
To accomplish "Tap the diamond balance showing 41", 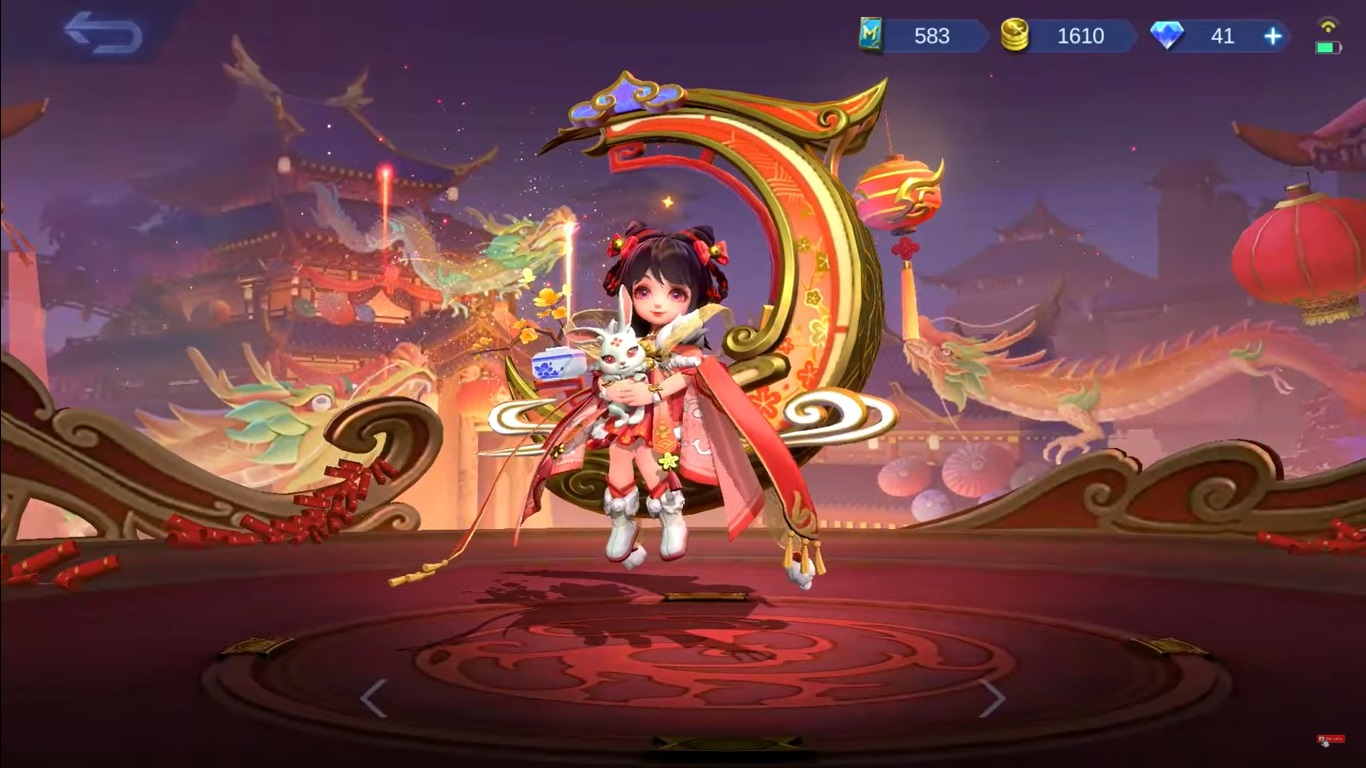I will coord(1221,36).
